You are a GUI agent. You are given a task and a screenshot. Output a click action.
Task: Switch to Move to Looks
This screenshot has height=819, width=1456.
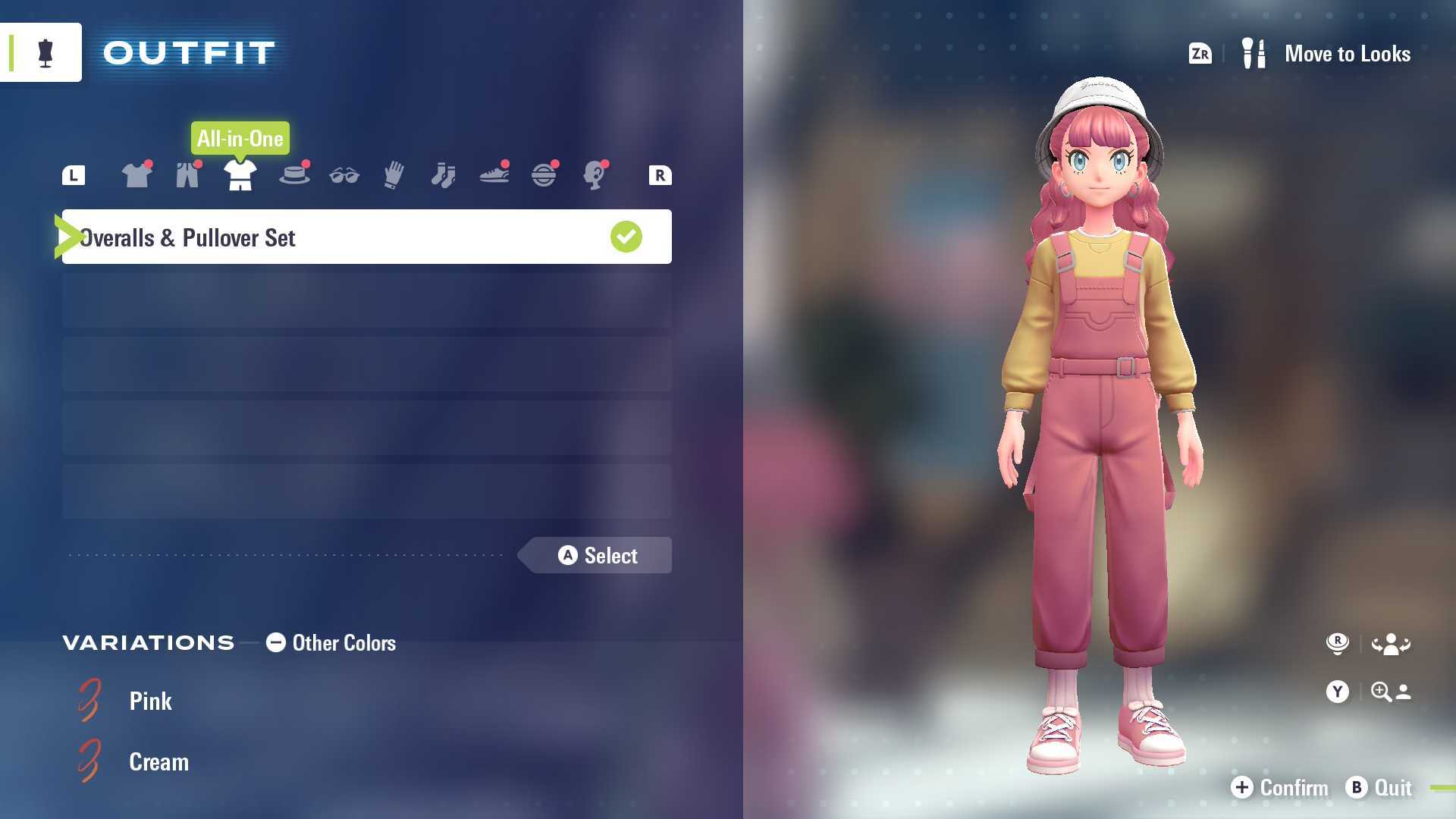[1348, 53]
